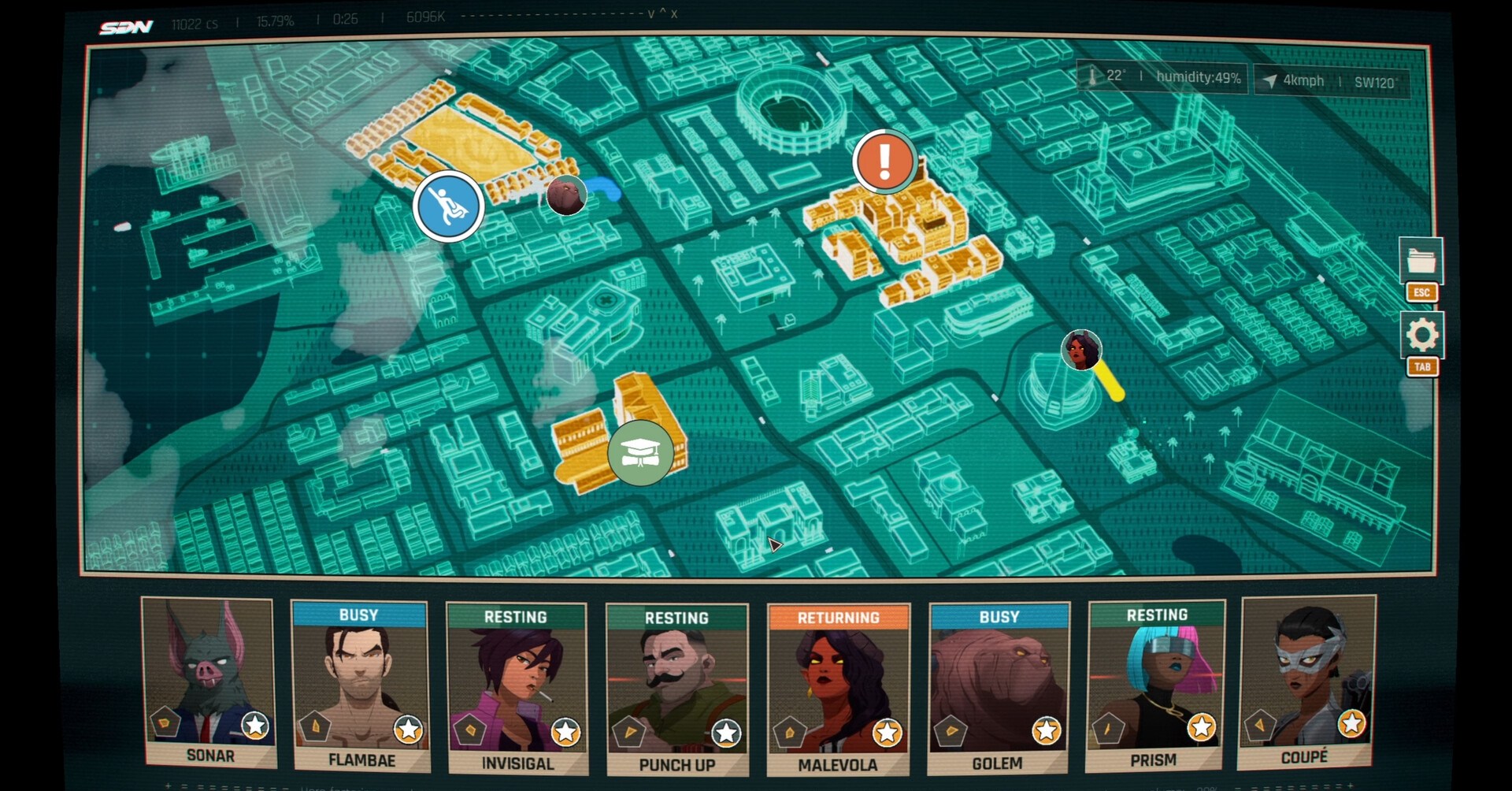Choose the Flambae hero card
The height and width of the screenshot is (791, 1512).
(361, 685)
